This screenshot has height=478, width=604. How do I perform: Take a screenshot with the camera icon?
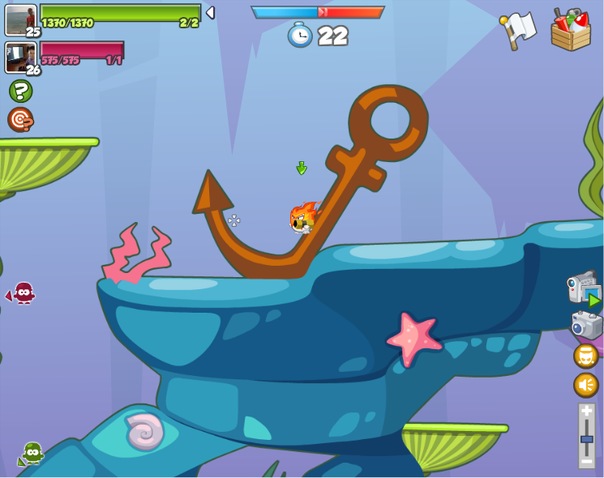(x=586, y=324)
